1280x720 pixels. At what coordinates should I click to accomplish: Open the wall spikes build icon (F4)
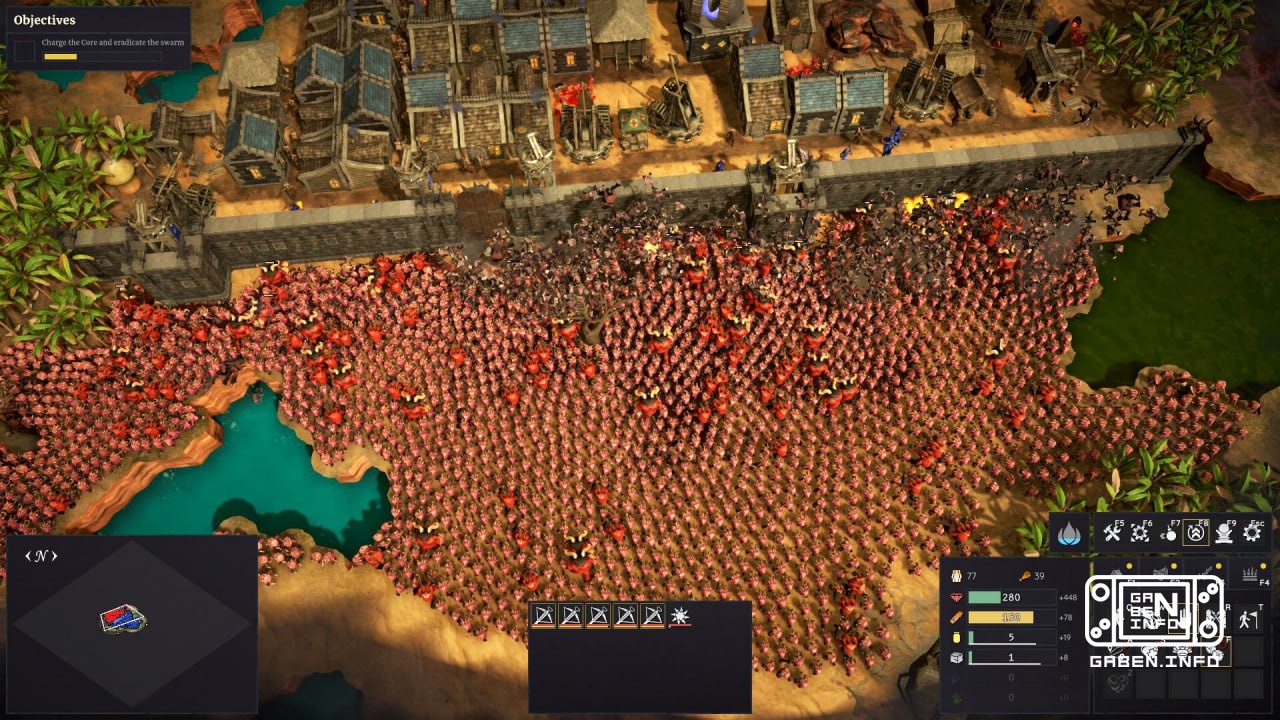click(x=1248, y=573)
